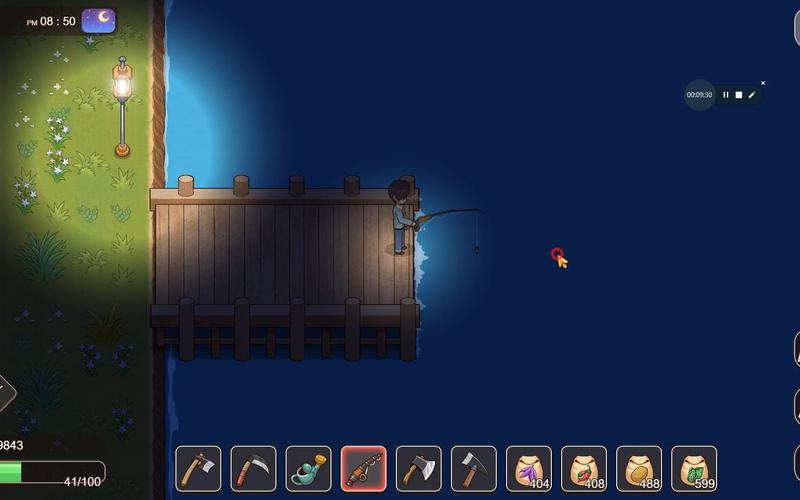
Task: Click the highlighted fishing rod slot
Action: 363,468
